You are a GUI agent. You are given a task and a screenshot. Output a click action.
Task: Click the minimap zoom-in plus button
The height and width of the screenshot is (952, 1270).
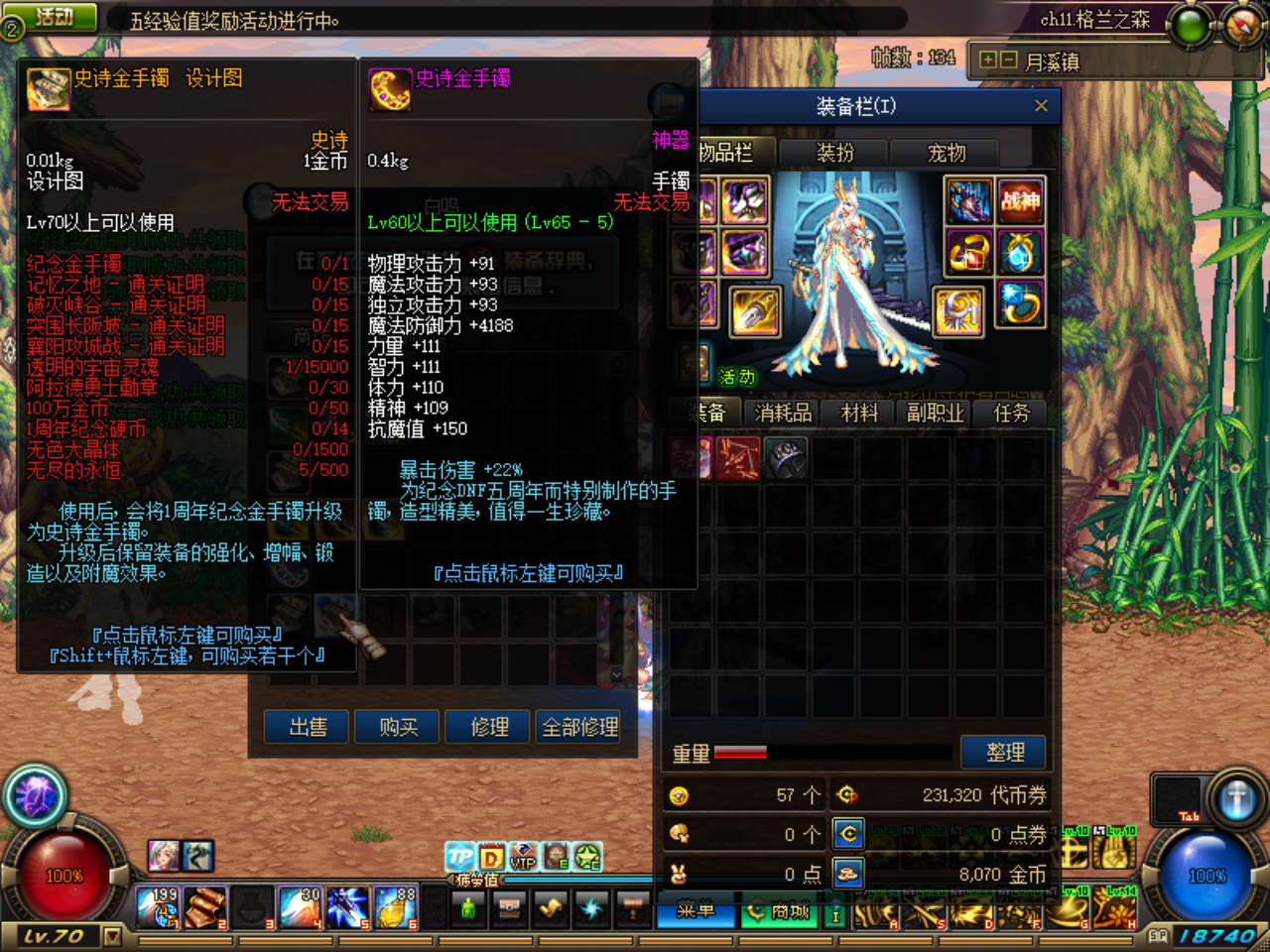click(x=986, y=60)
